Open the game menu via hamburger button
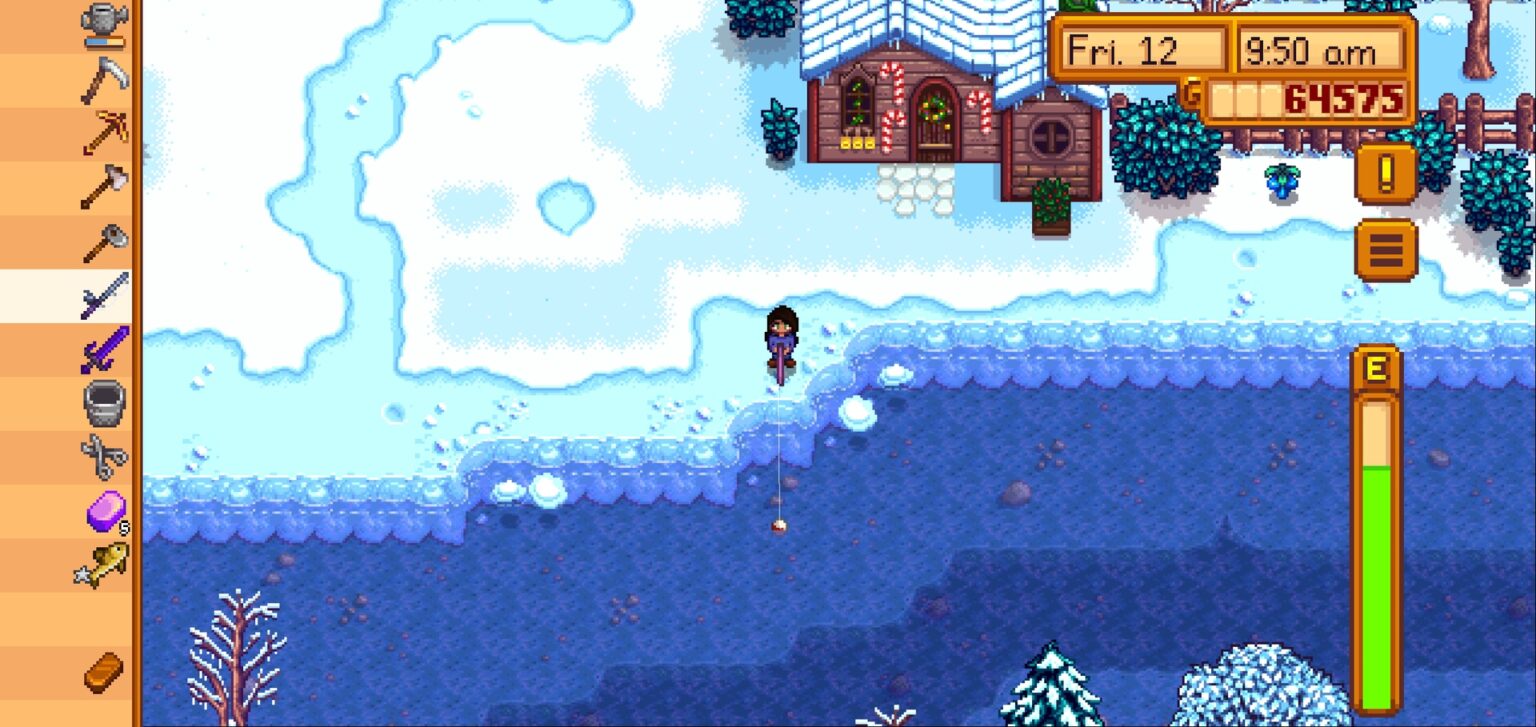Viewport: 1536px width, 727px height. point(1385,247)
